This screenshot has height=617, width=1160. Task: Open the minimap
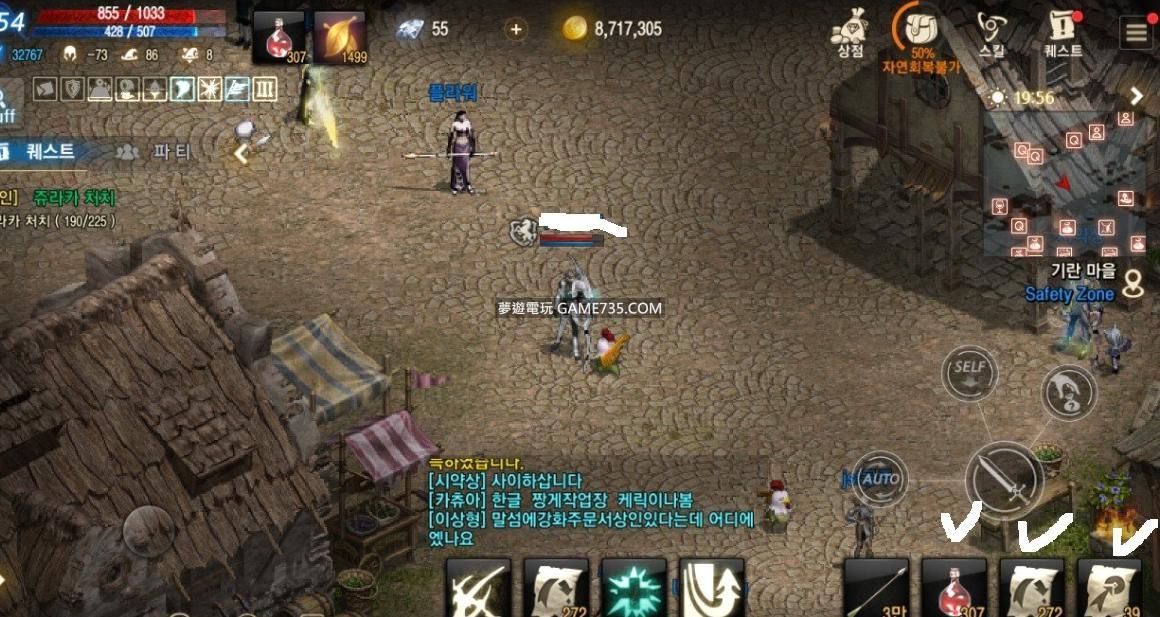[x=1064, y=180]
